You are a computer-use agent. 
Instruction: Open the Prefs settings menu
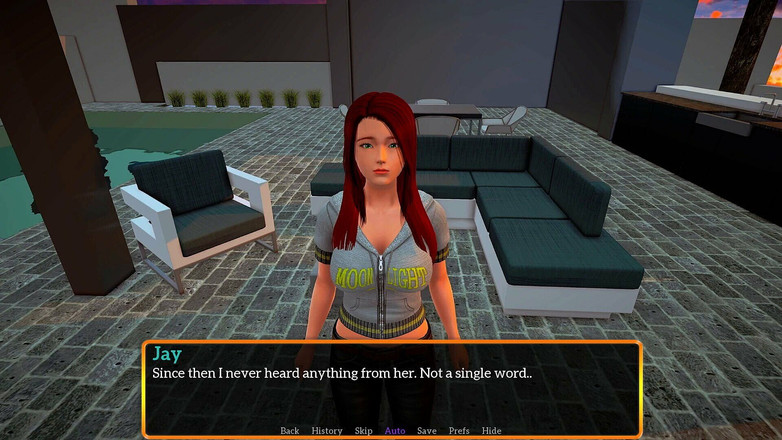459,431
